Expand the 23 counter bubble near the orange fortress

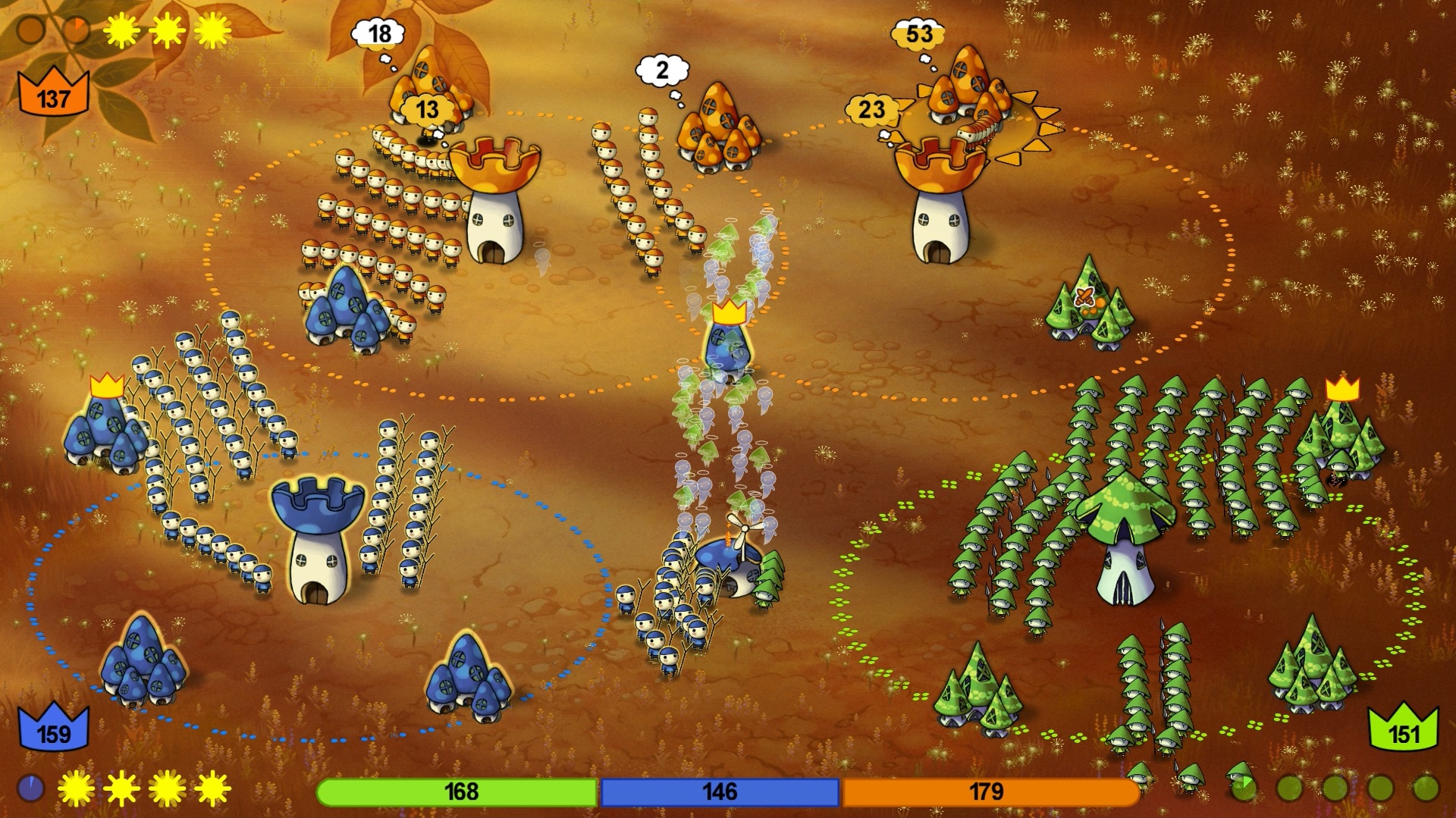coord(871,108)
